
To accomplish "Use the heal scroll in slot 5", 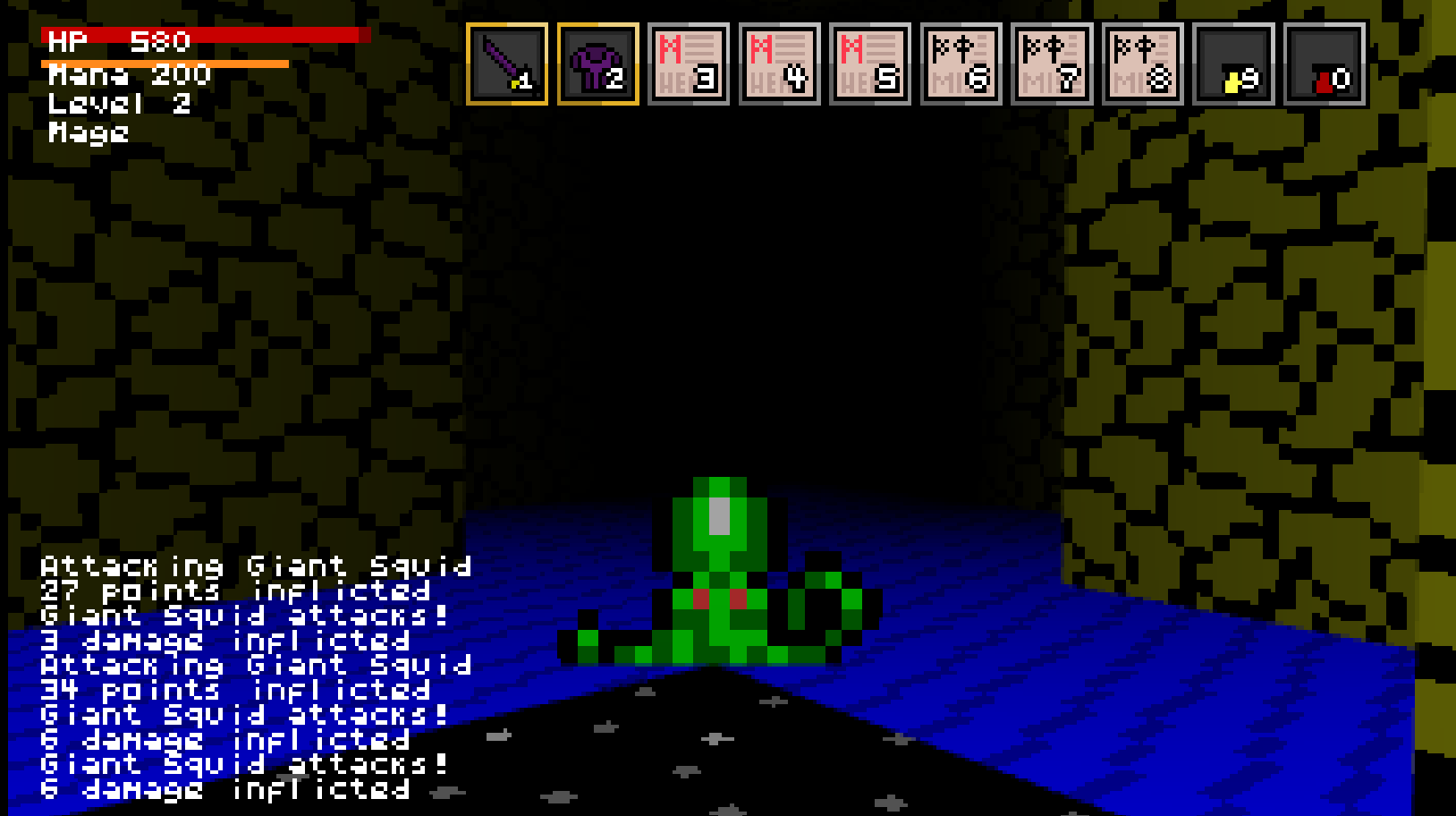I will click(870, 64).
